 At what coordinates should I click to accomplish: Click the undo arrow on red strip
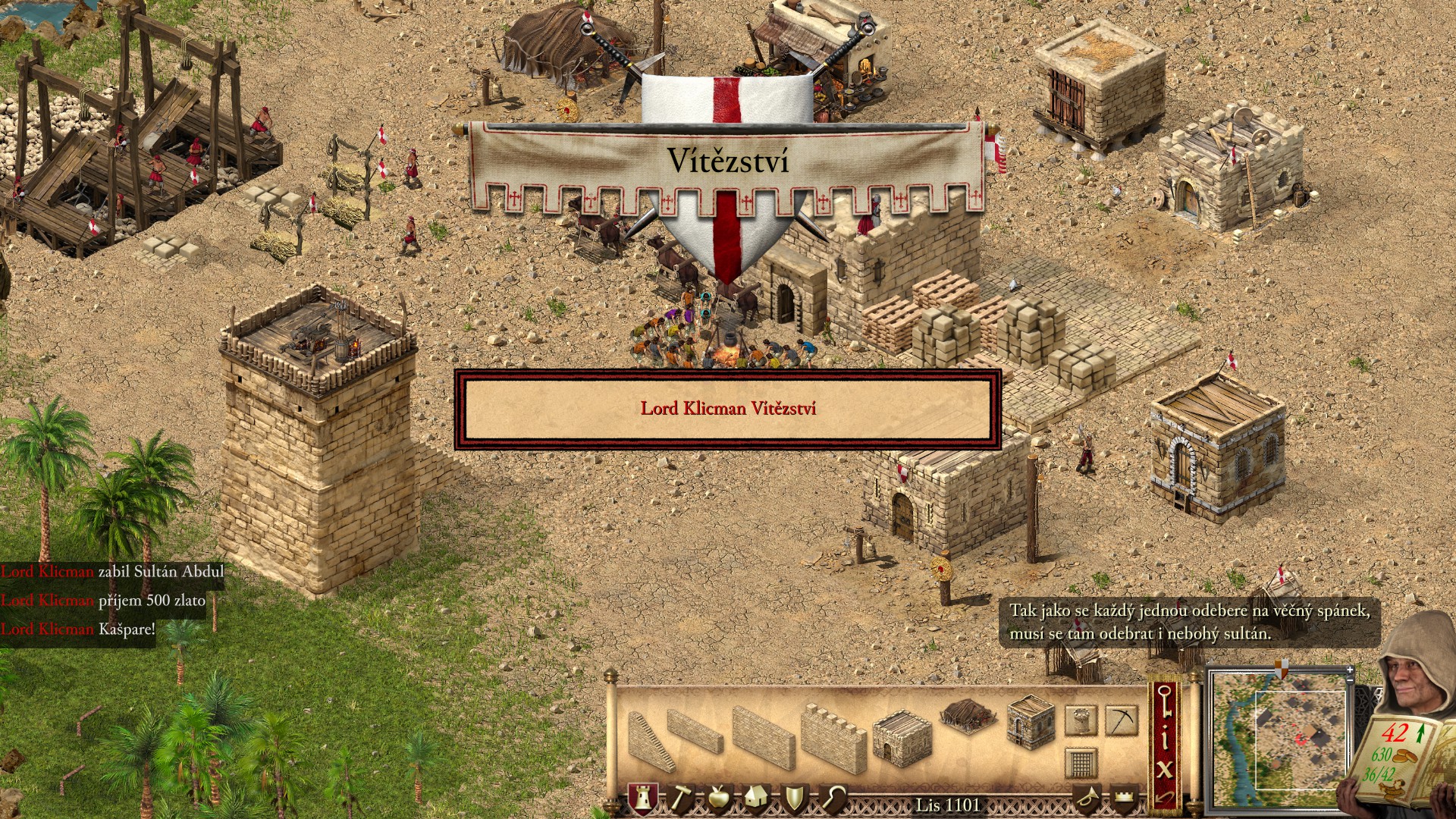(x=1165, y=798)
